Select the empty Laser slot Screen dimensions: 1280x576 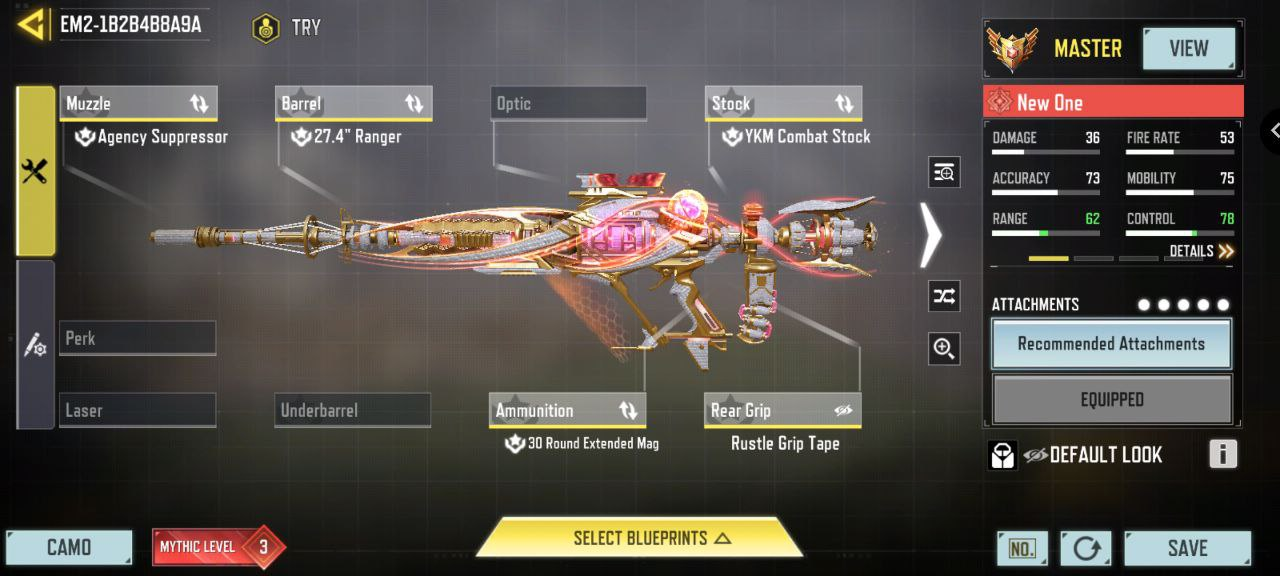138,410
